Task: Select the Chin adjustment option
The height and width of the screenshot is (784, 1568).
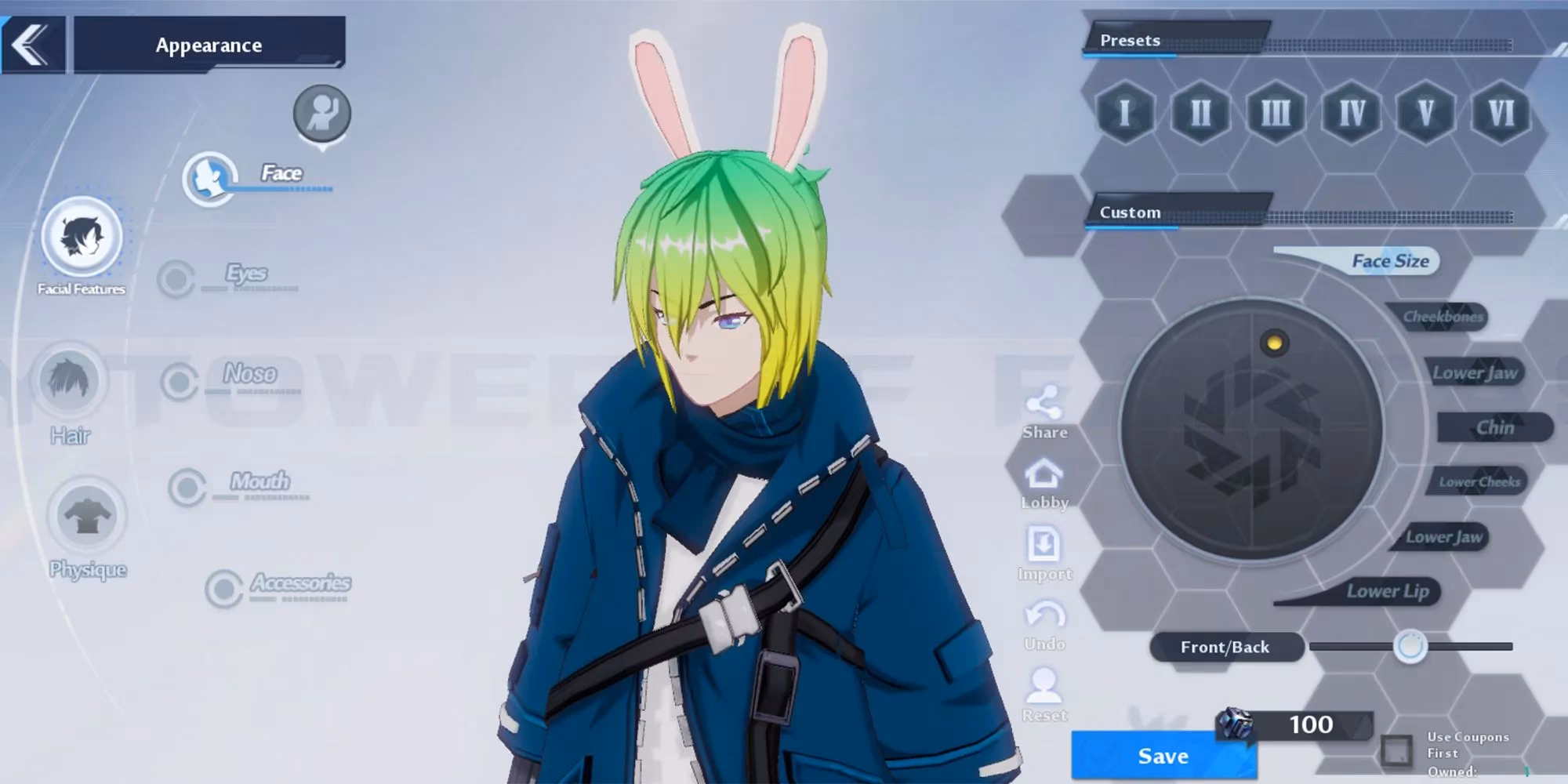Action: tap(1496, 427)
